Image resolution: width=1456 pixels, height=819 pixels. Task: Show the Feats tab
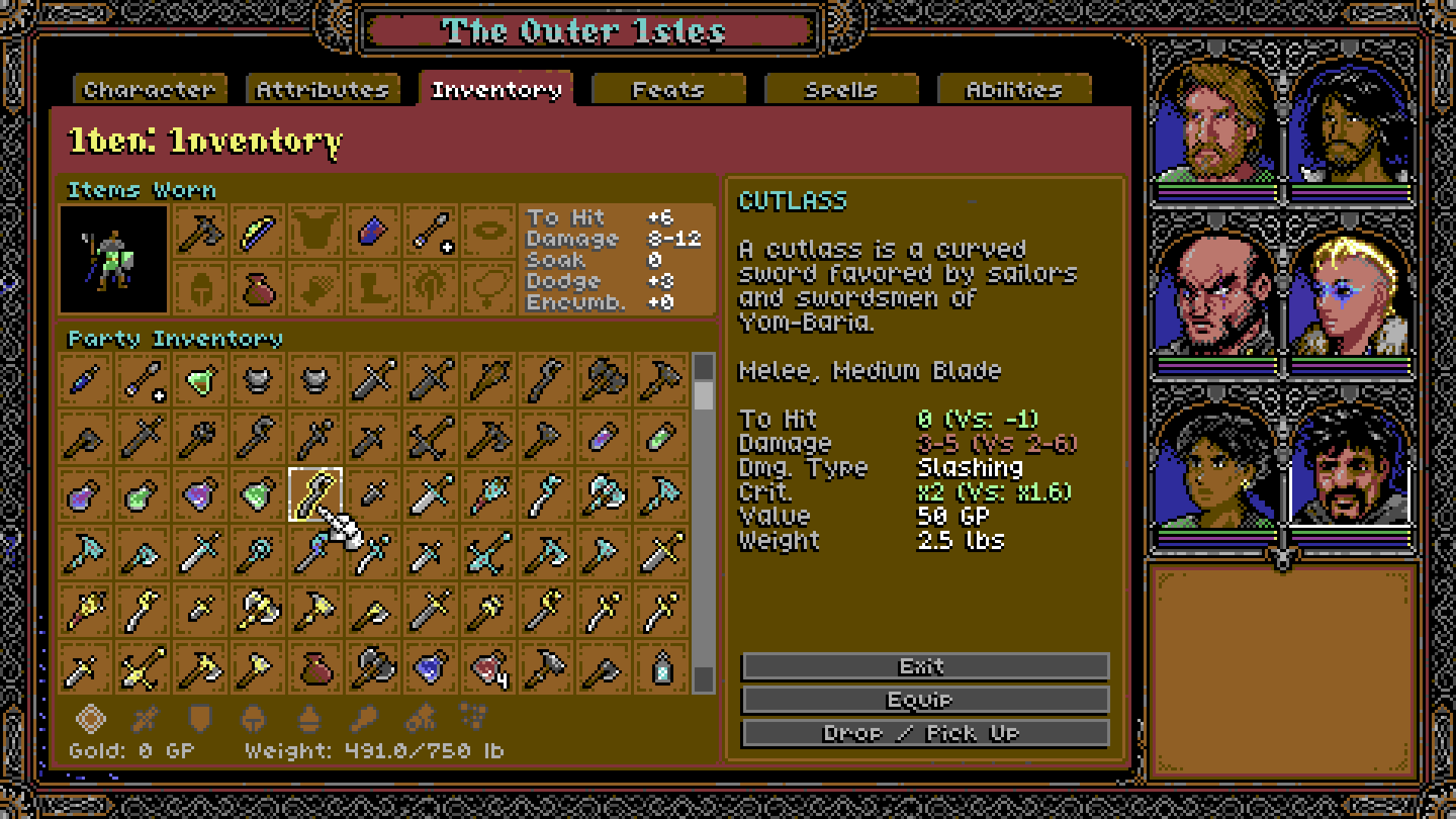(x=668, y=89)
